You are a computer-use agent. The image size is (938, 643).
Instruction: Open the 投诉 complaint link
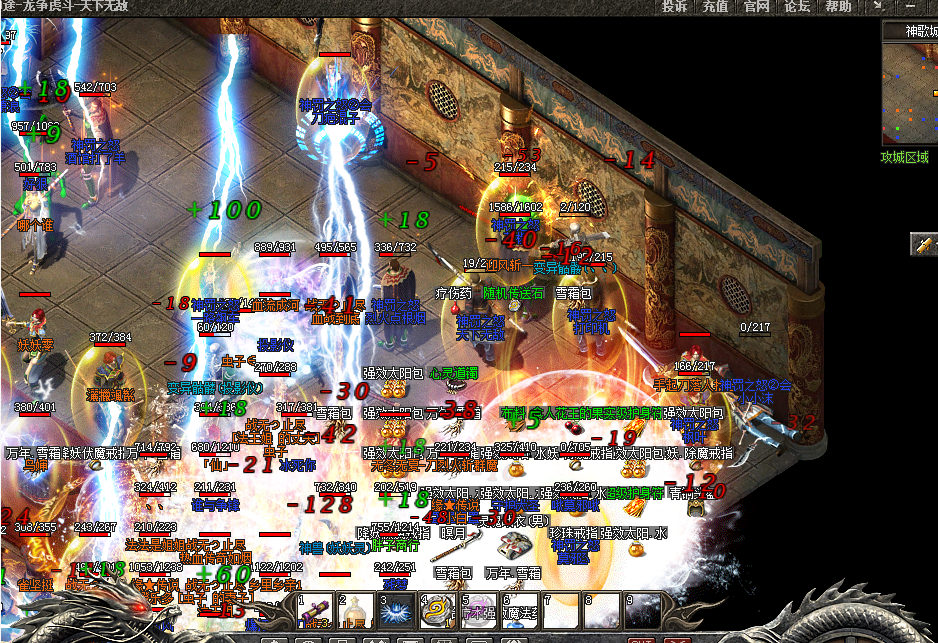[x=675, y=7]
